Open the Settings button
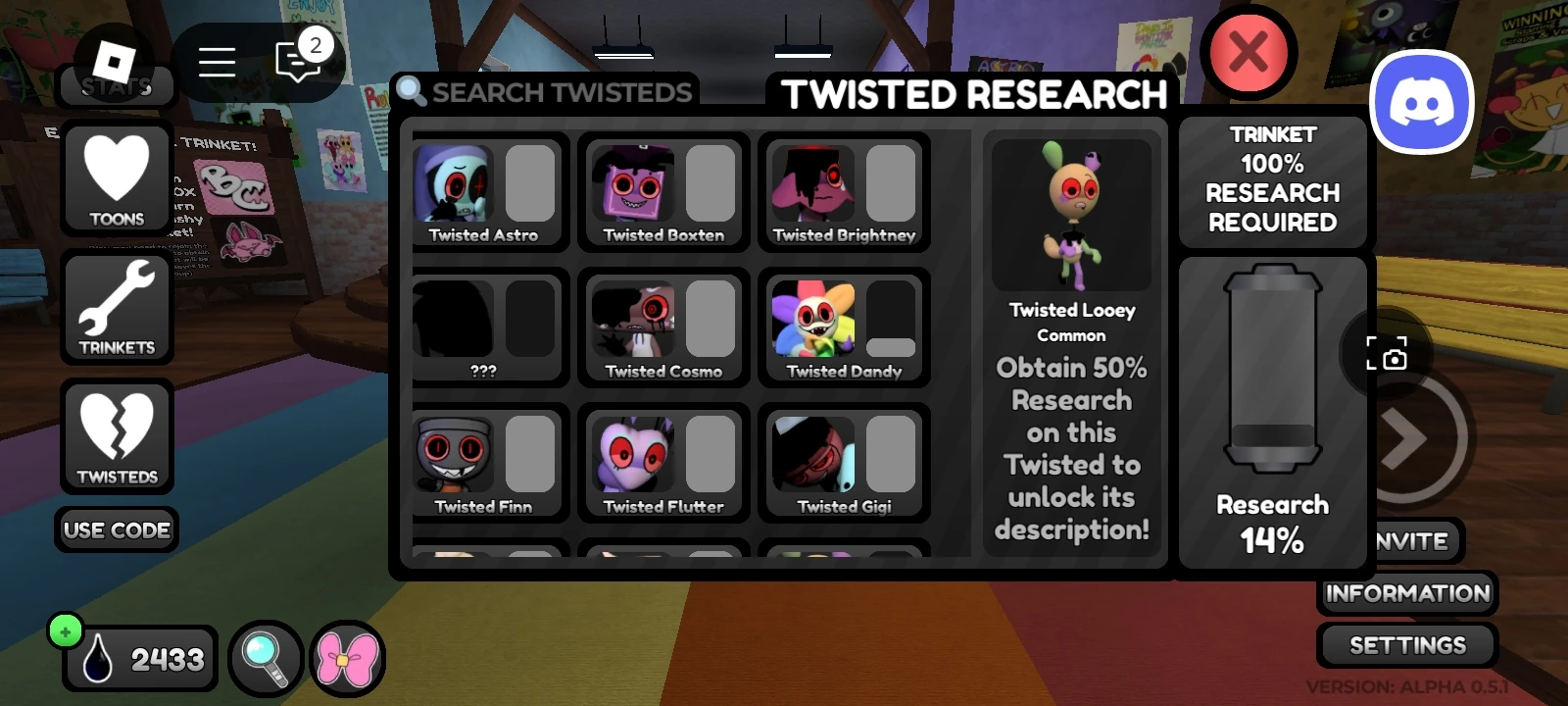 tap(1405, 645)
